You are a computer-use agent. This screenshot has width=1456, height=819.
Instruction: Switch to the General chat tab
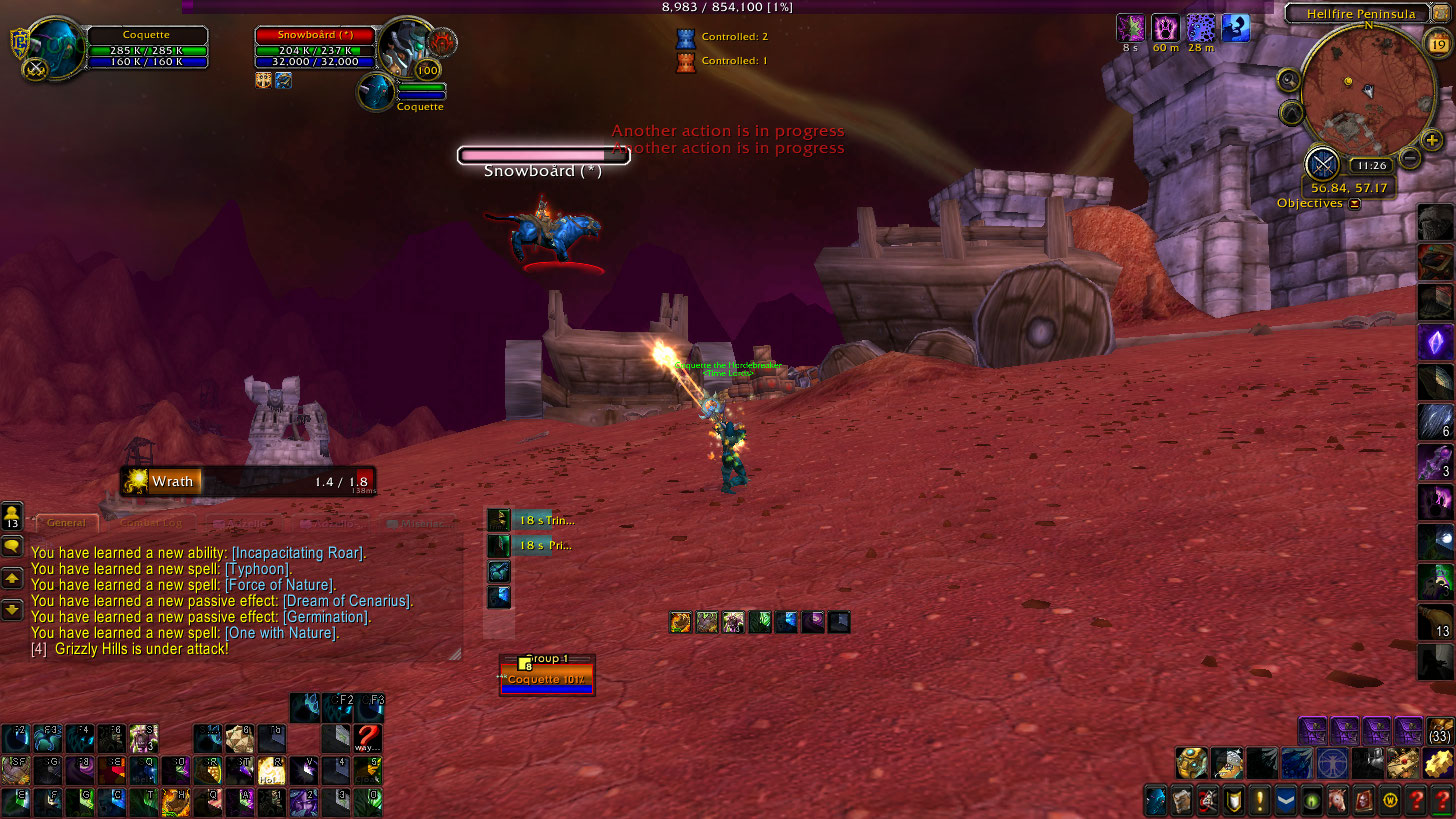tap(67, 523)
